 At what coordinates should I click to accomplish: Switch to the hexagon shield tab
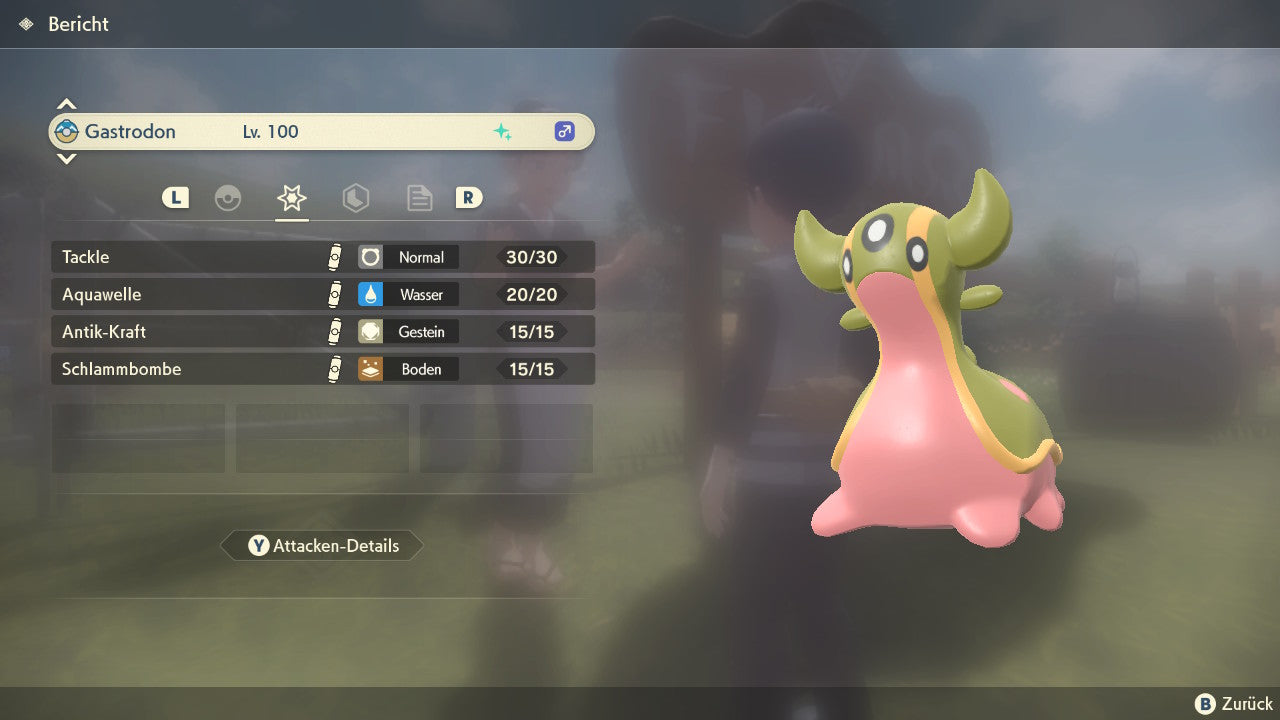tap(355, 198)
